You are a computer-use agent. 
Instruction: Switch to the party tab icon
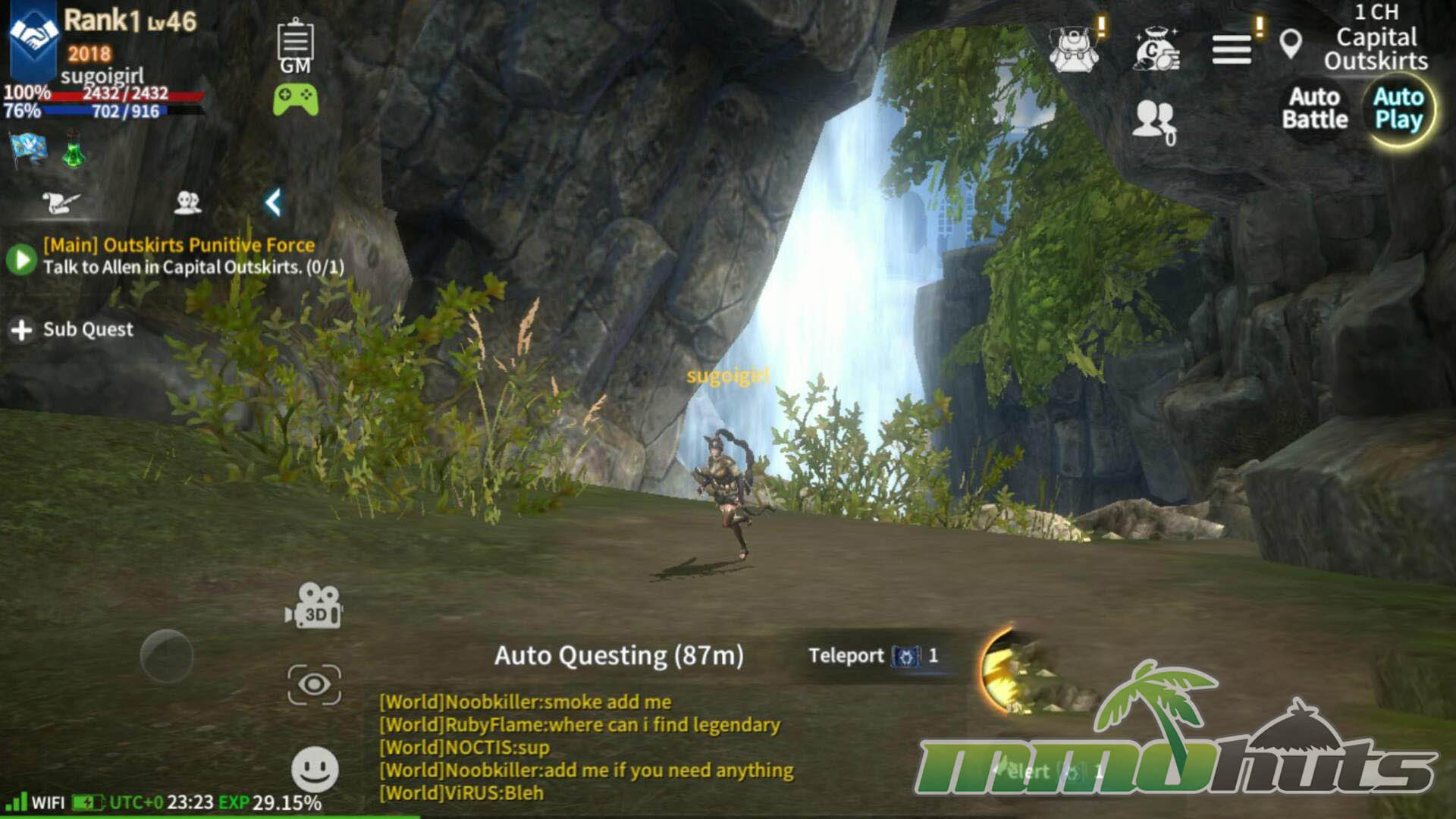click(187, 202)
